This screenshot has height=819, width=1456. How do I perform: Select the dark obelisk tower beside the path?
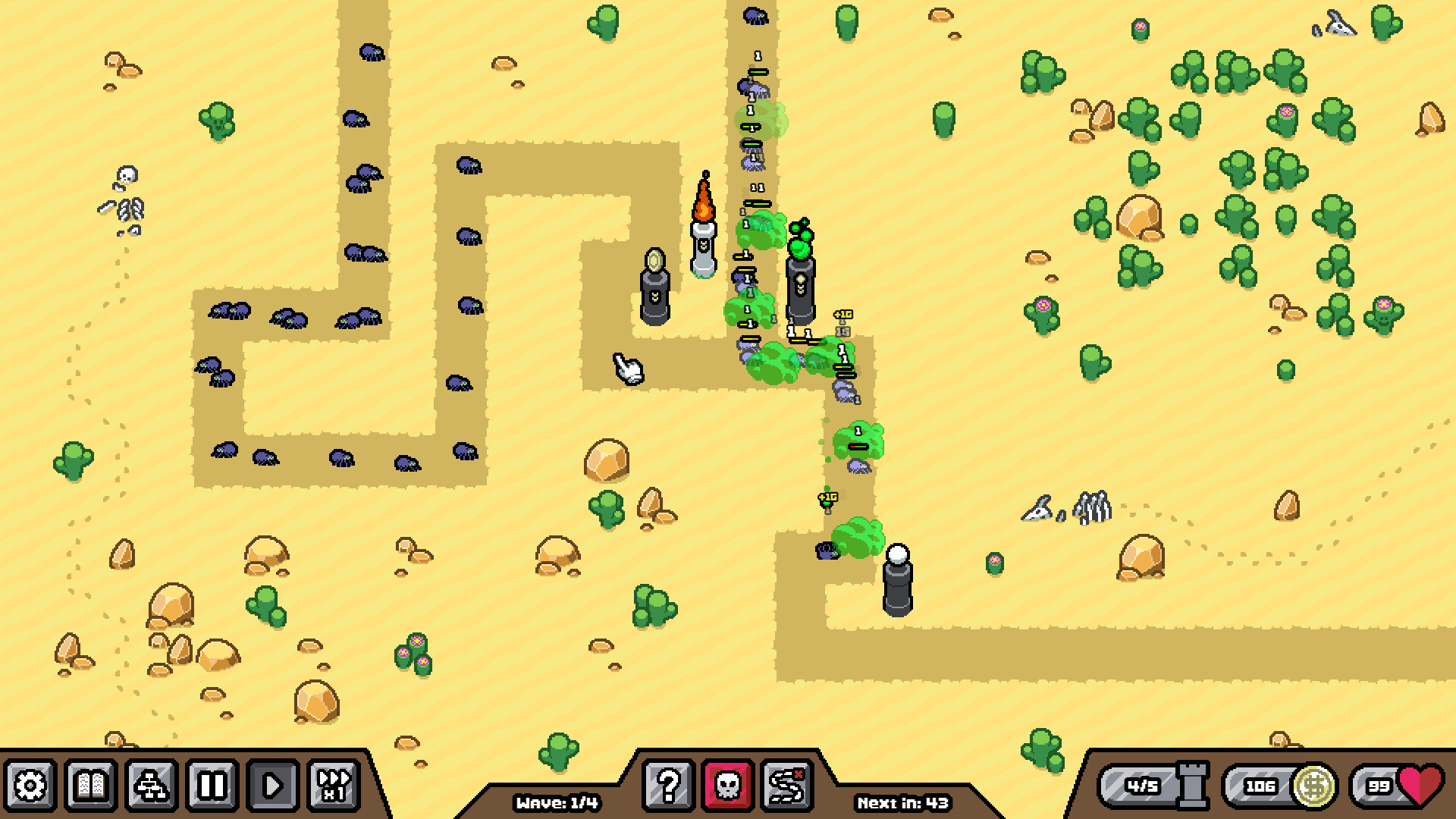click(x=654, y=292)
